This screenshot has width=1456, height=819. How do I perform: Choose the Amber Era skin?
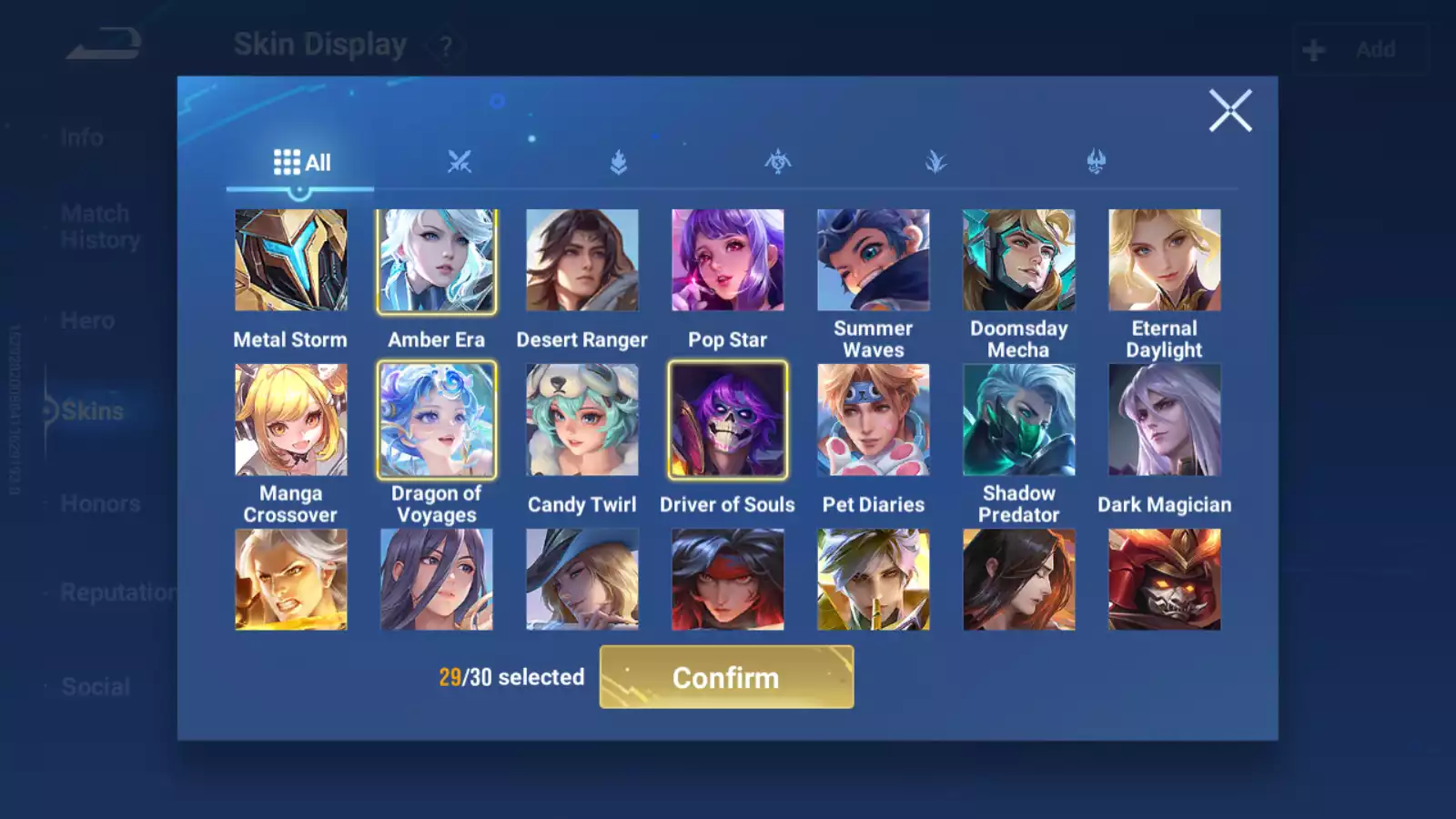point(437,261)
